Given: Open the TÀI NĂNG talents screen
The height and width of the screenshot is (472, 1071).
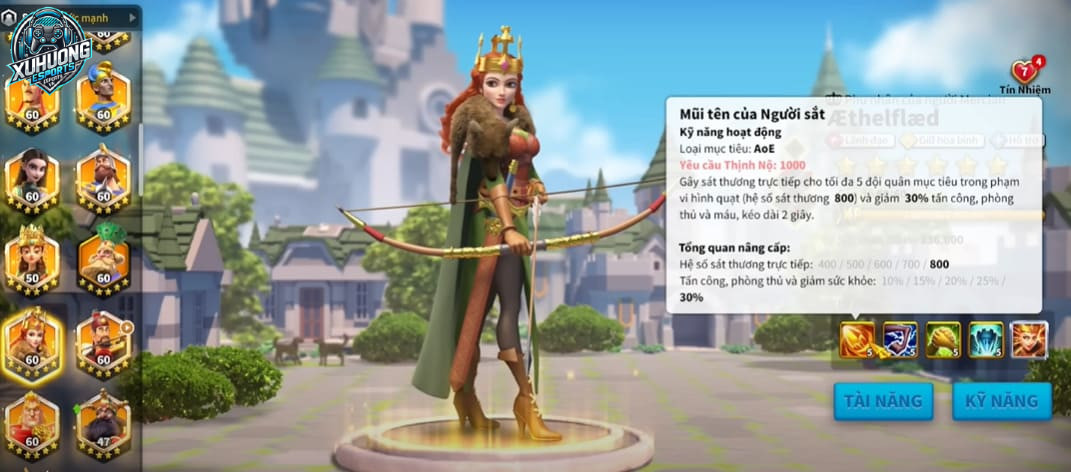Looking at the screenshot, I should pyautogui.click(x=882, y=401).
